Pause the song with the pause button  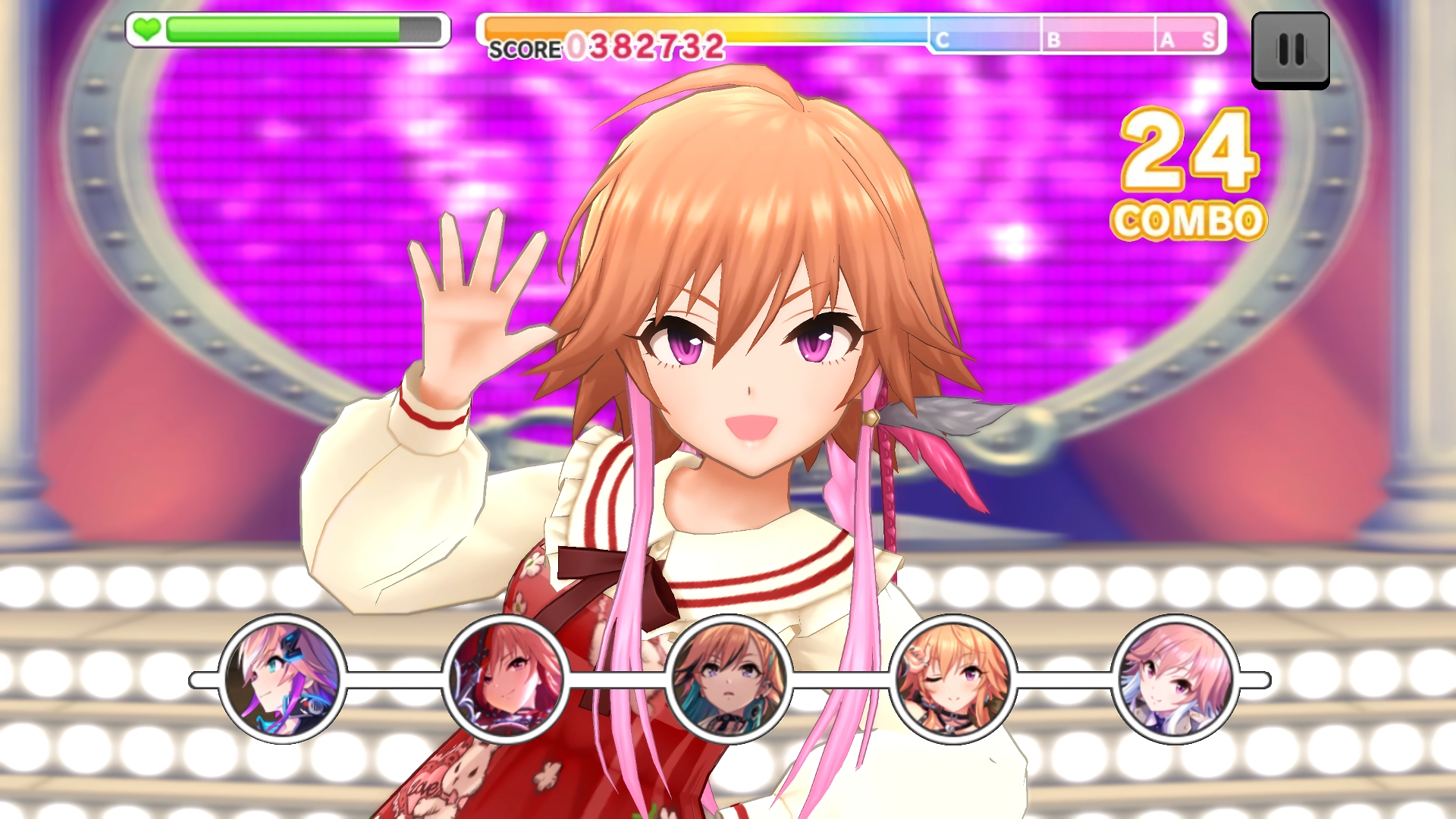pyautogui.click(x=1290, y=50)
